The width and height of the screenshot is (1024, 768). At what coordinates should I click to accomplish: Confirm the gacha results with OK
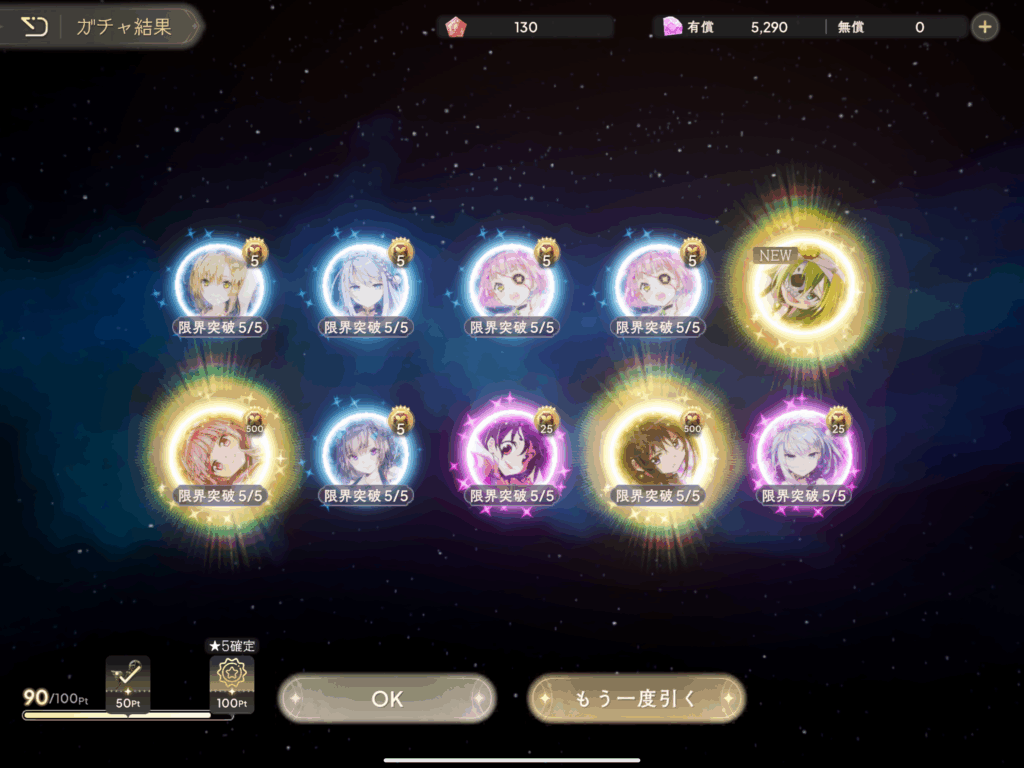(387, 699)
